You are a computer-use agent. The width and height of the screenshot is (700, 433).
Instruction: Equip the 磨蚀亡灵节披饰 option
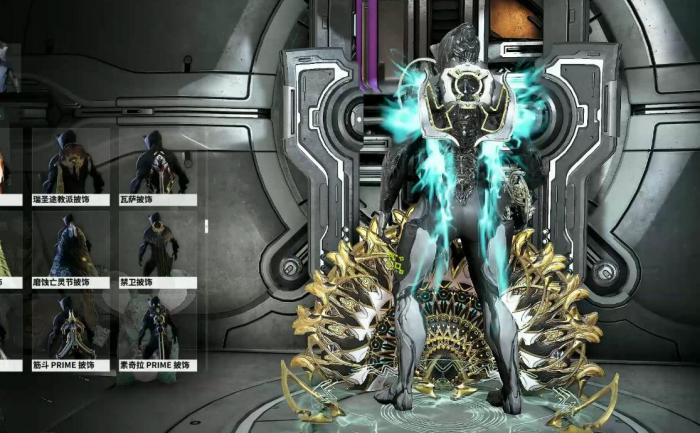point(72,247)
